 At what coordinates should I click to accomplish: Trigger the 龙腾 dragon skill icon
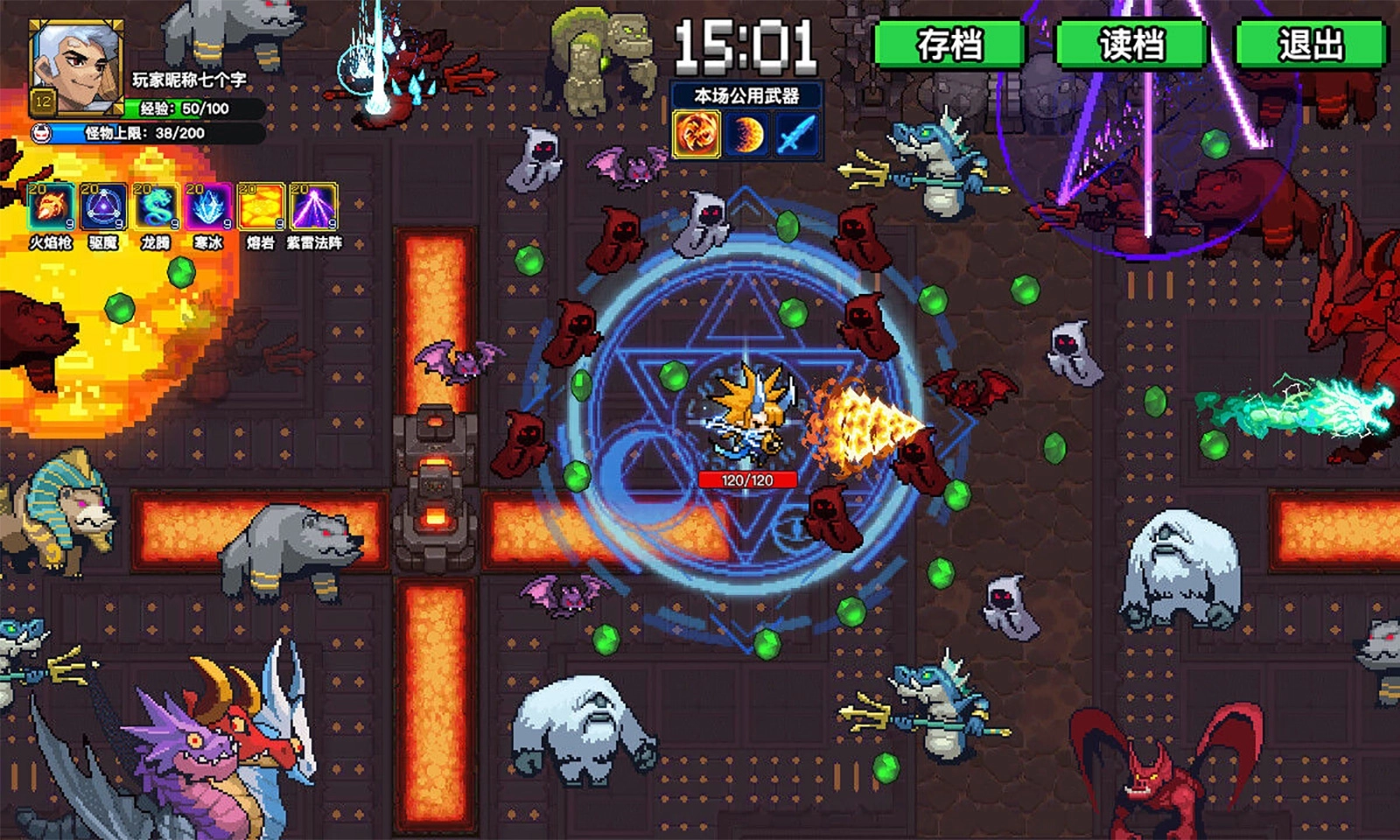click(156, 208)
